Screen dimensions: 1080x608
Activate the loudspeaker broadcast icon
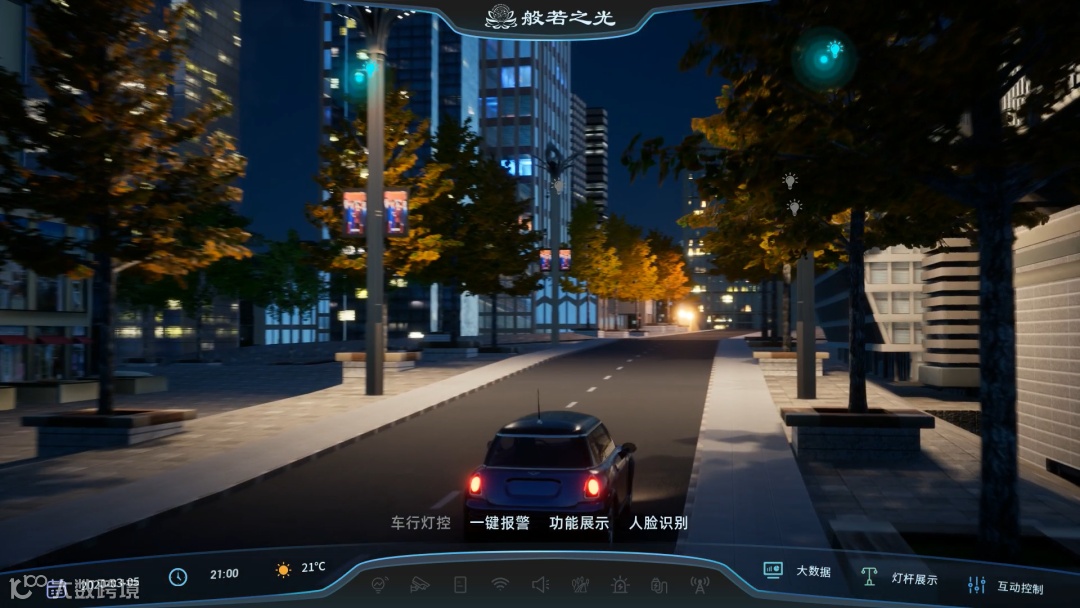(540, 584)
